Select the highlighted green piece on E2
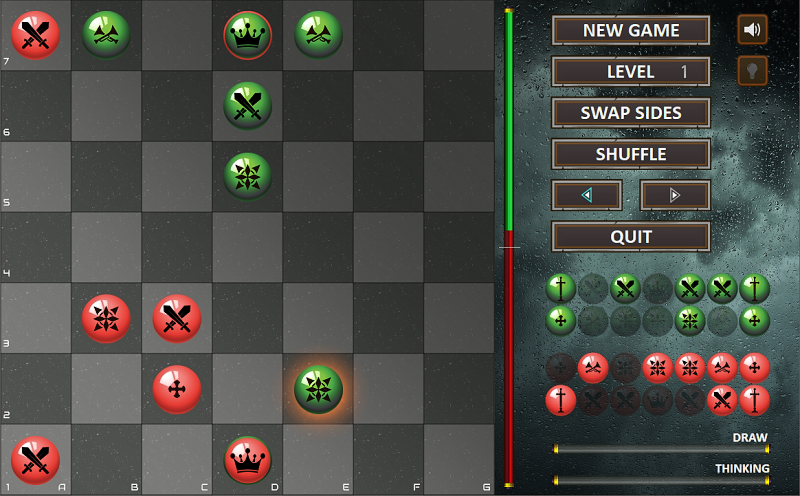 click(x=318, y=389)
